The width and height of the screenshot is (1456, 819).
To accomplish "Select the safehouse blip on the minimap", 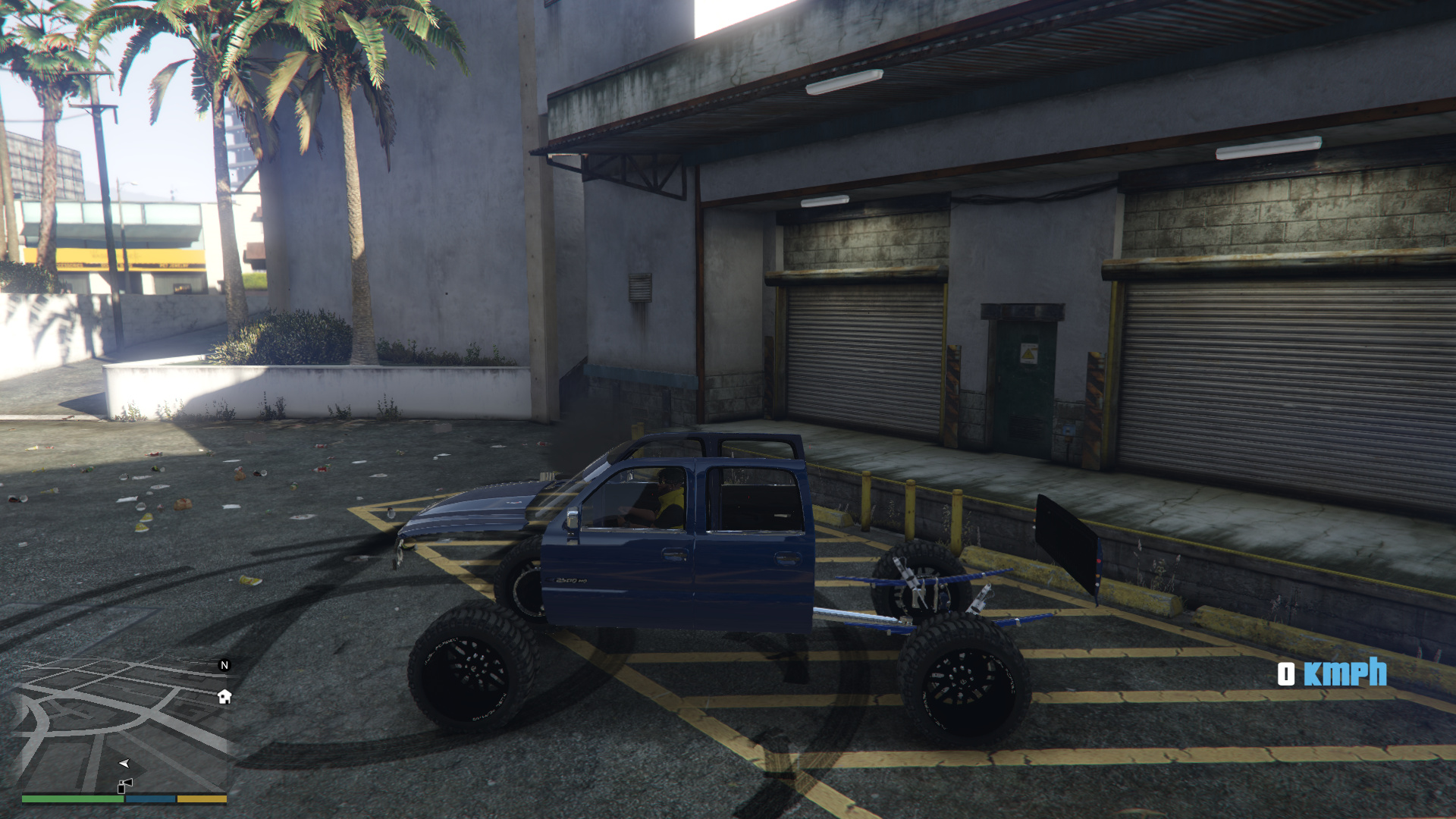I will click(x=224, y=696).
